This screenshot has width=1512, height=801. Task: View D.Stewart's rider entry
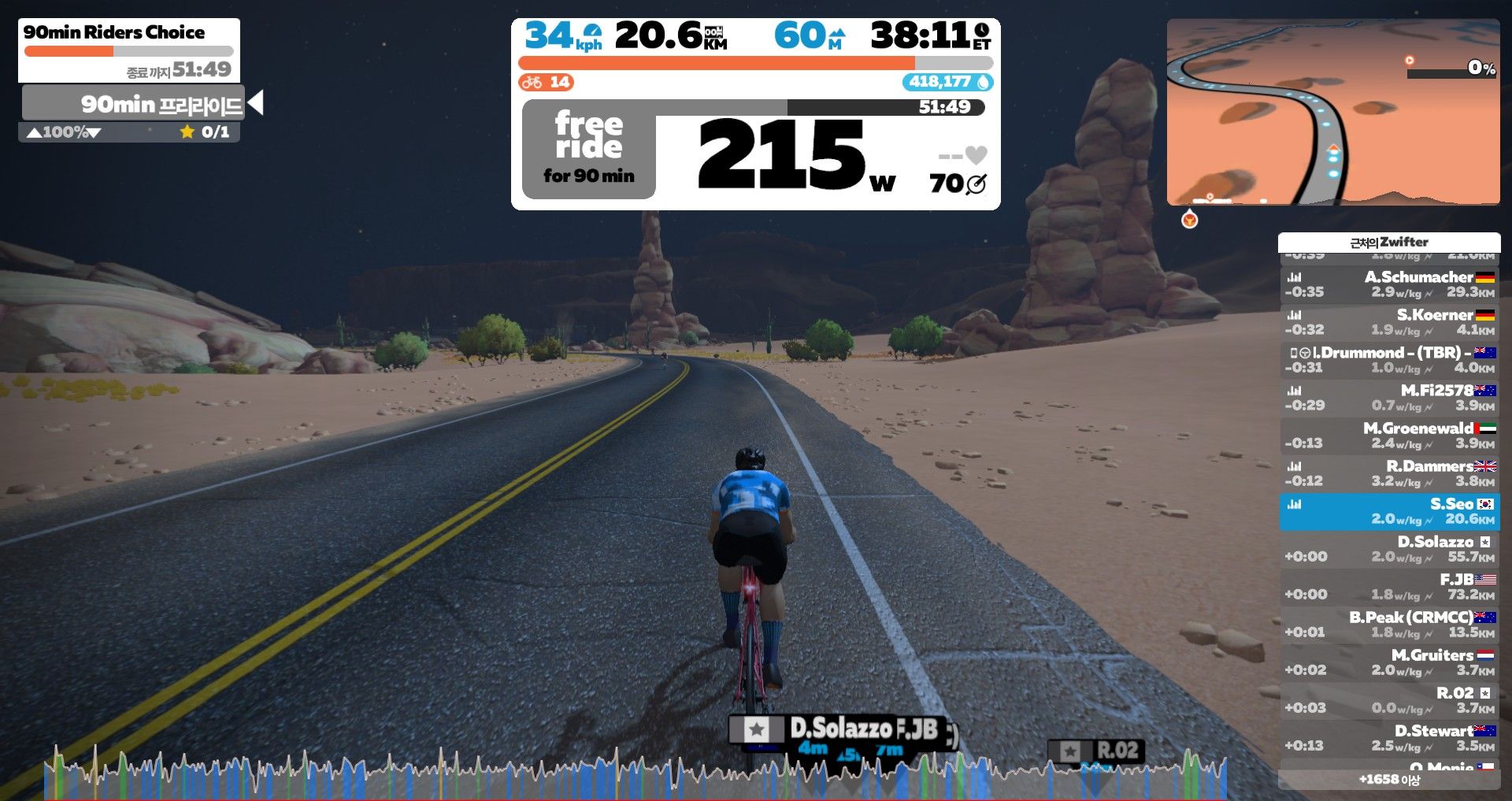click(x=1389, y=738)
